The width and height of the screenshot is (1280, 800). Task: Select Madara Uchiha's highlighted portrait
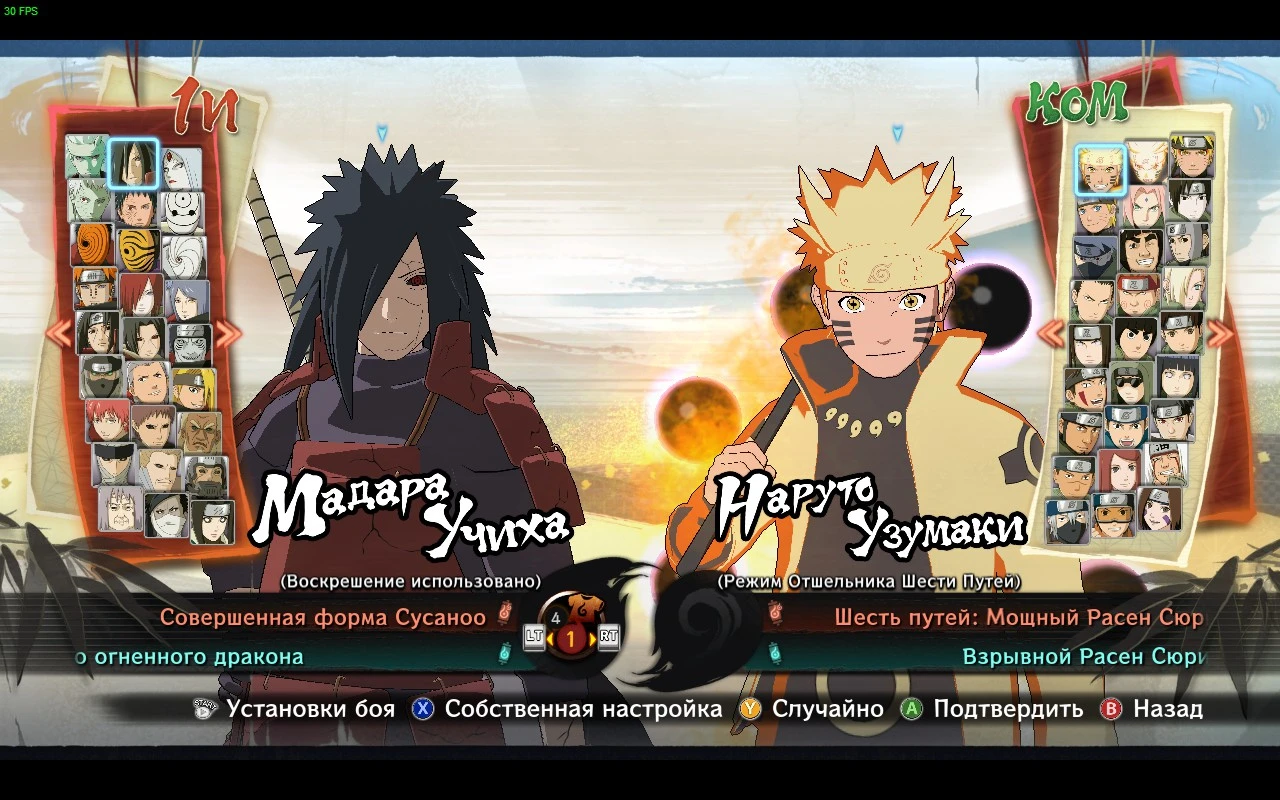[x=134, y=161]
